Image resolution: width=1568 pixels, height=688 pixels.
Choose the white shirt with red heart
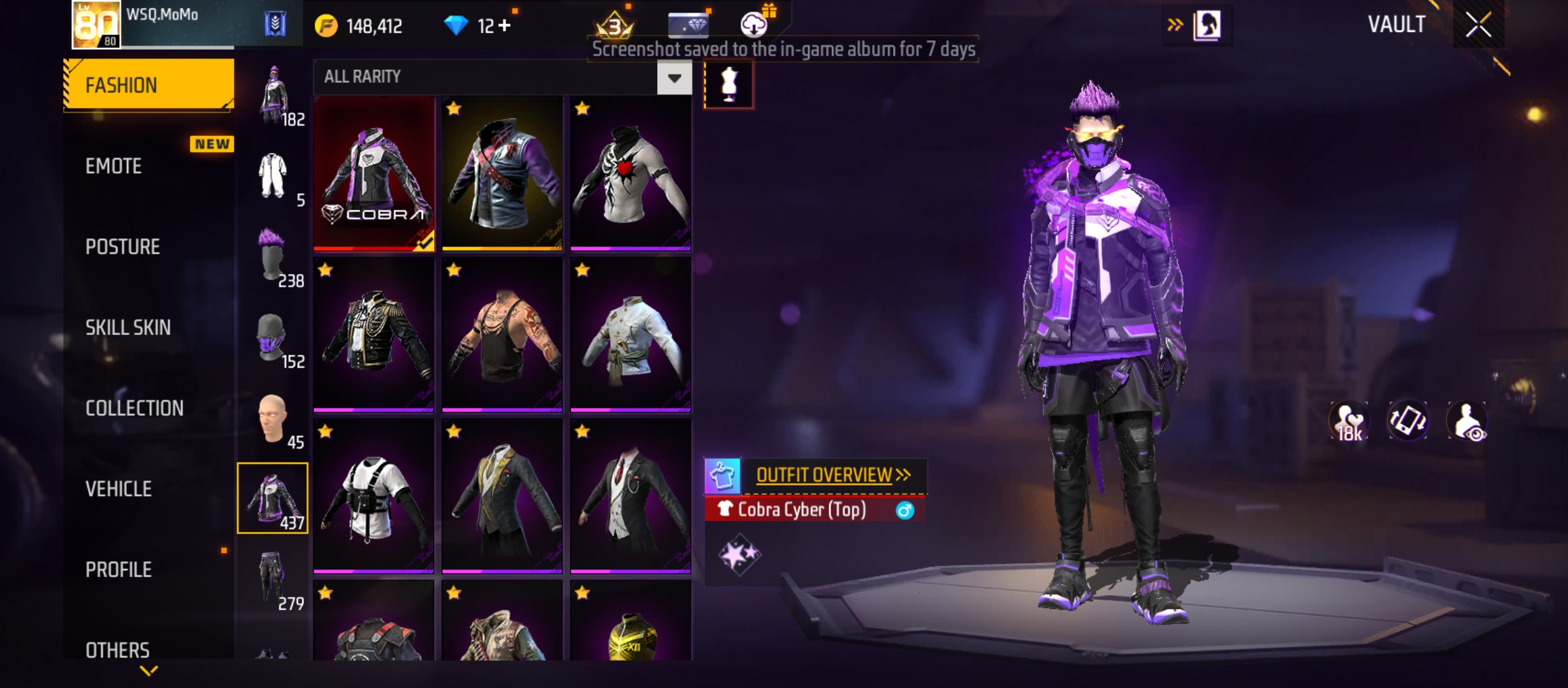pos(630,173)
